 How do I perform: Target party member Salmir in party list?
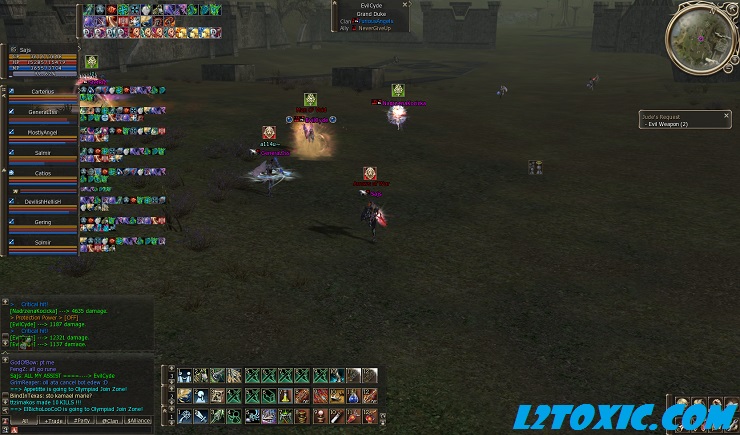click(x=42, y=152)
